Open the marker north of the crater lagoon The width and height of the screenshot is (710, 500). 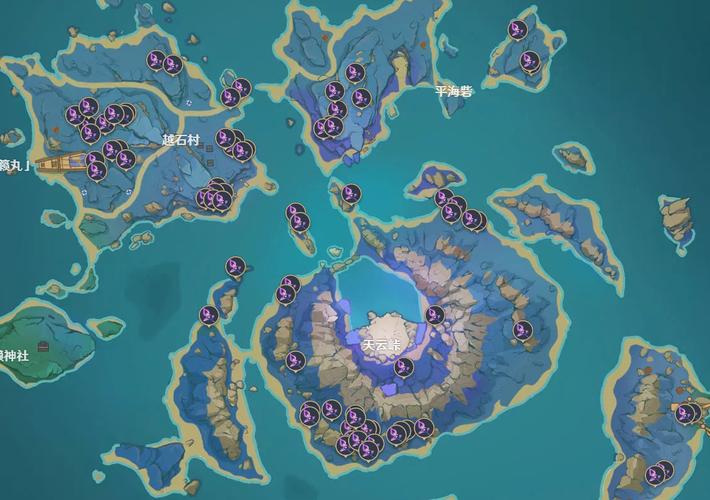point(351,194)
